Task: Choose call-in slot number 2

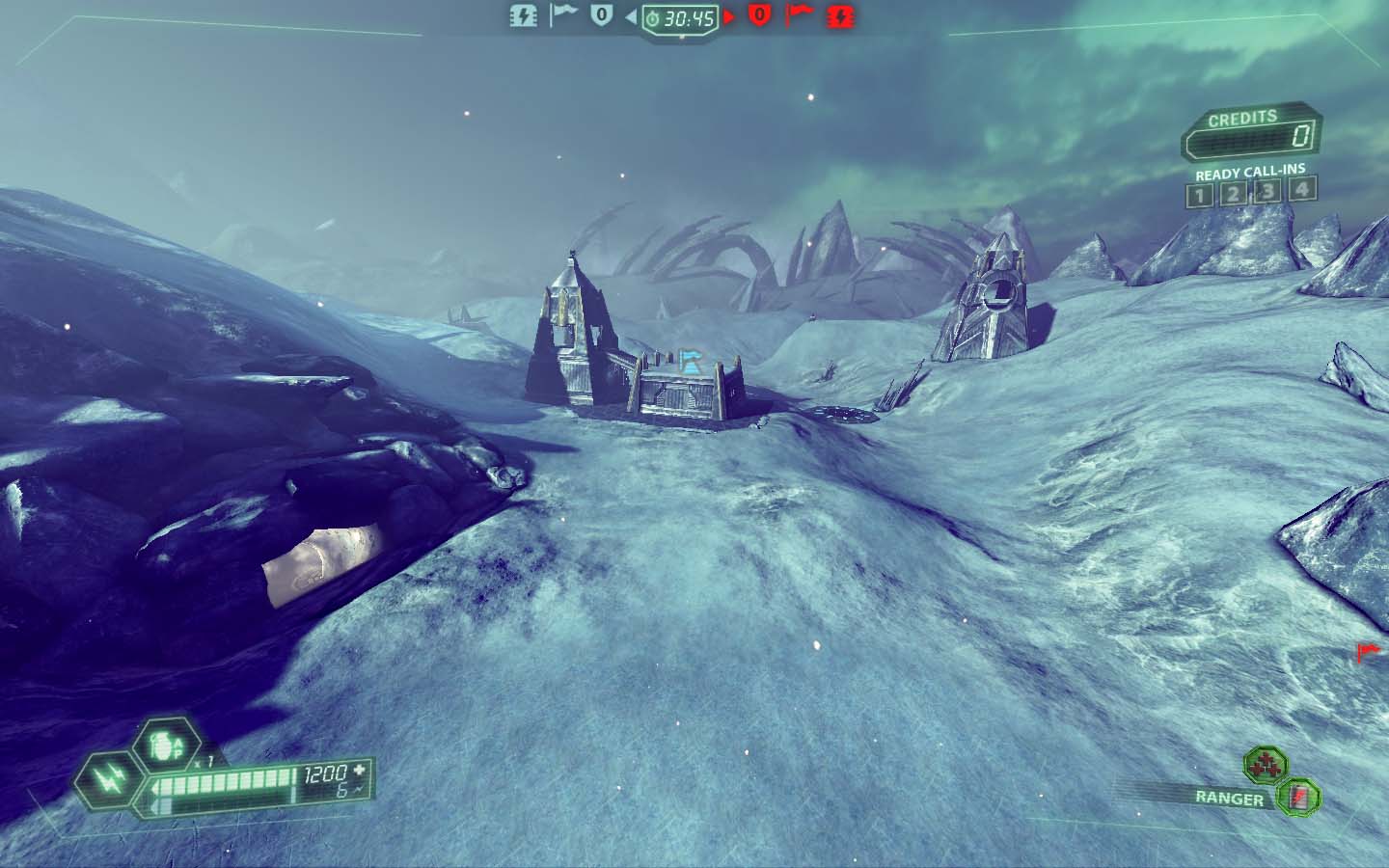Action: click(1233, 192)
